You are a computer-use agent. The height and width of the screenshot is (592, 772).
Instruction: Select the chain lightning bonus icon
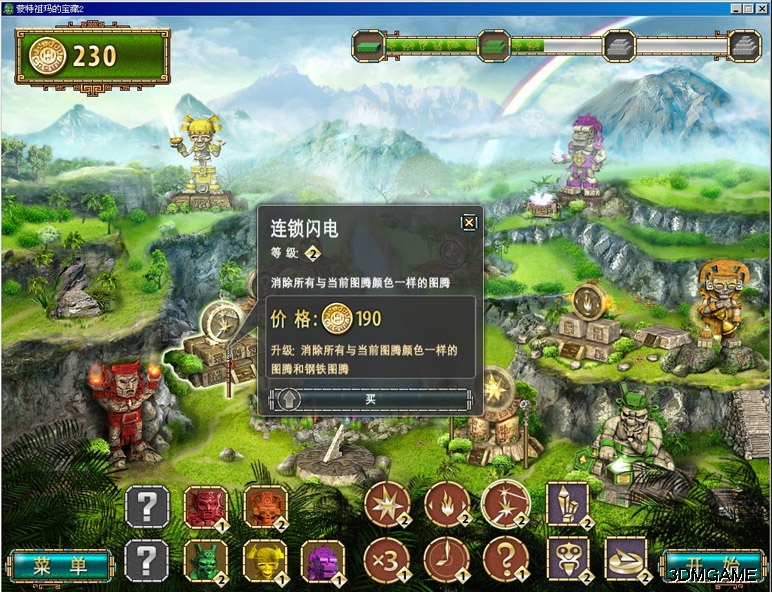click(506, 505)
